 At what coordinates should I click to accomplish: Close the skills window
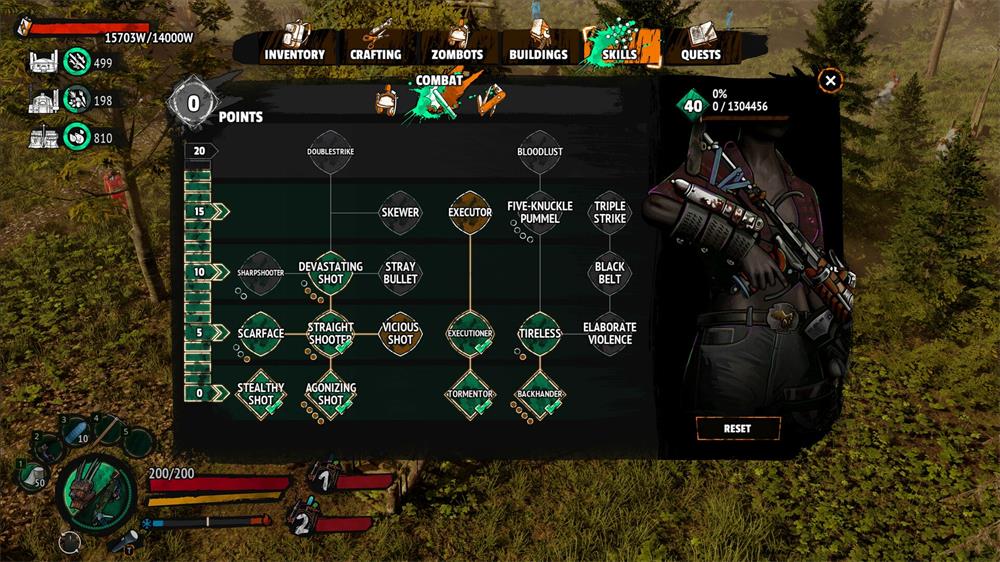pos(830,81)
